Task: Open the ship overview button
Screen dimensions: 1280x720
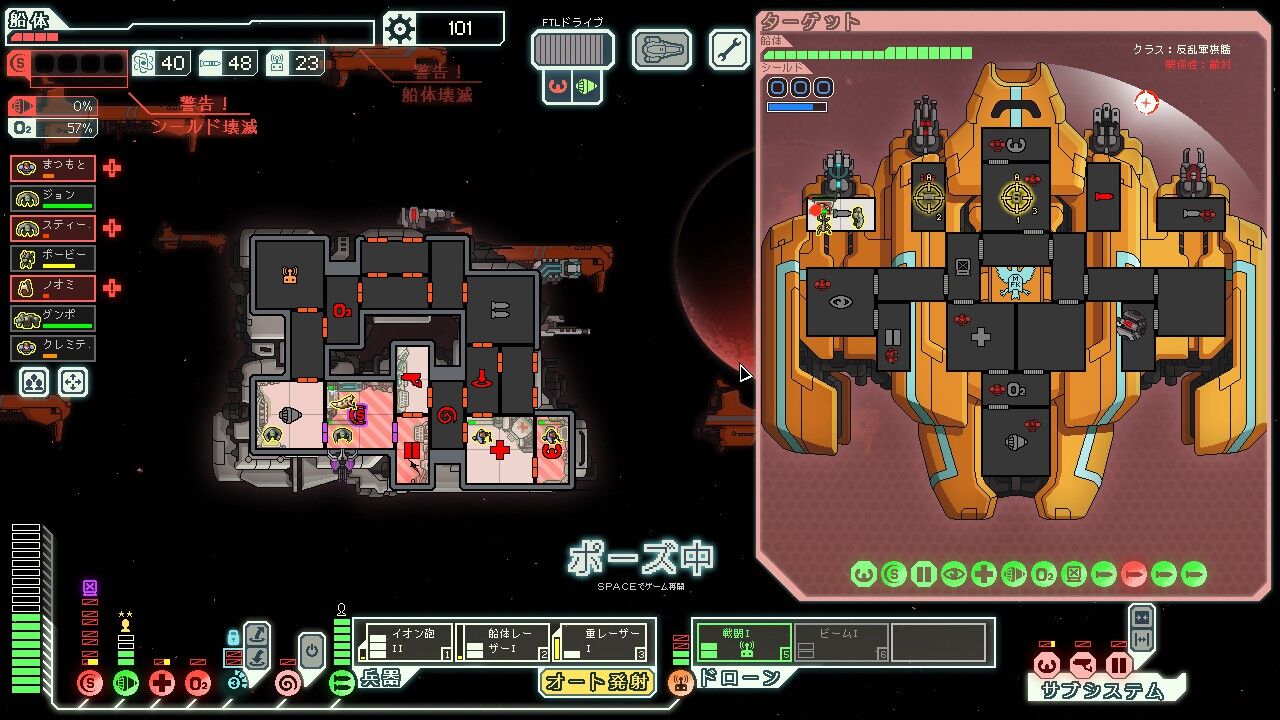Action: point(661,49)
